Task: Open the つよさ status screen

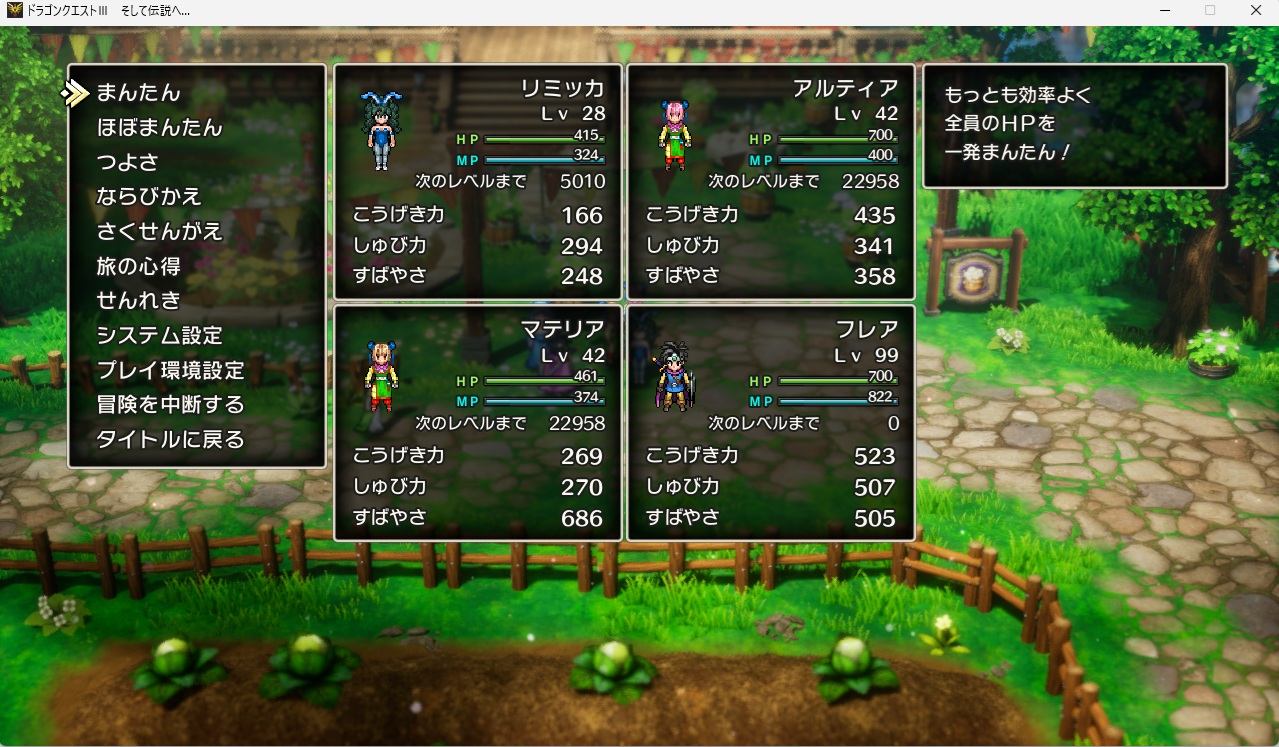Action: (x=127, y=162)
